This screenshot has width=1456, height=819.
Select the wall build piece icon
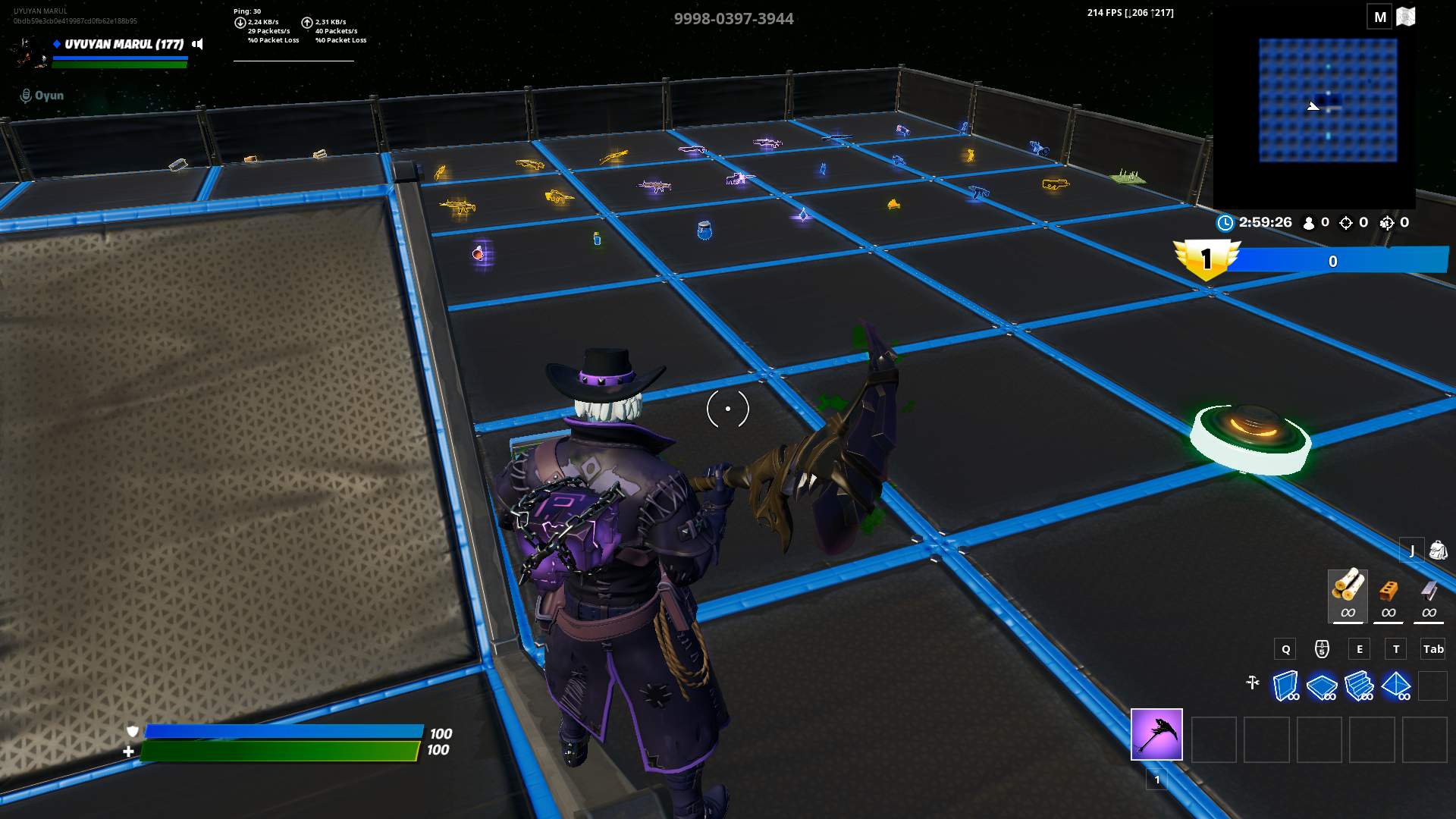pos(1284,685)
